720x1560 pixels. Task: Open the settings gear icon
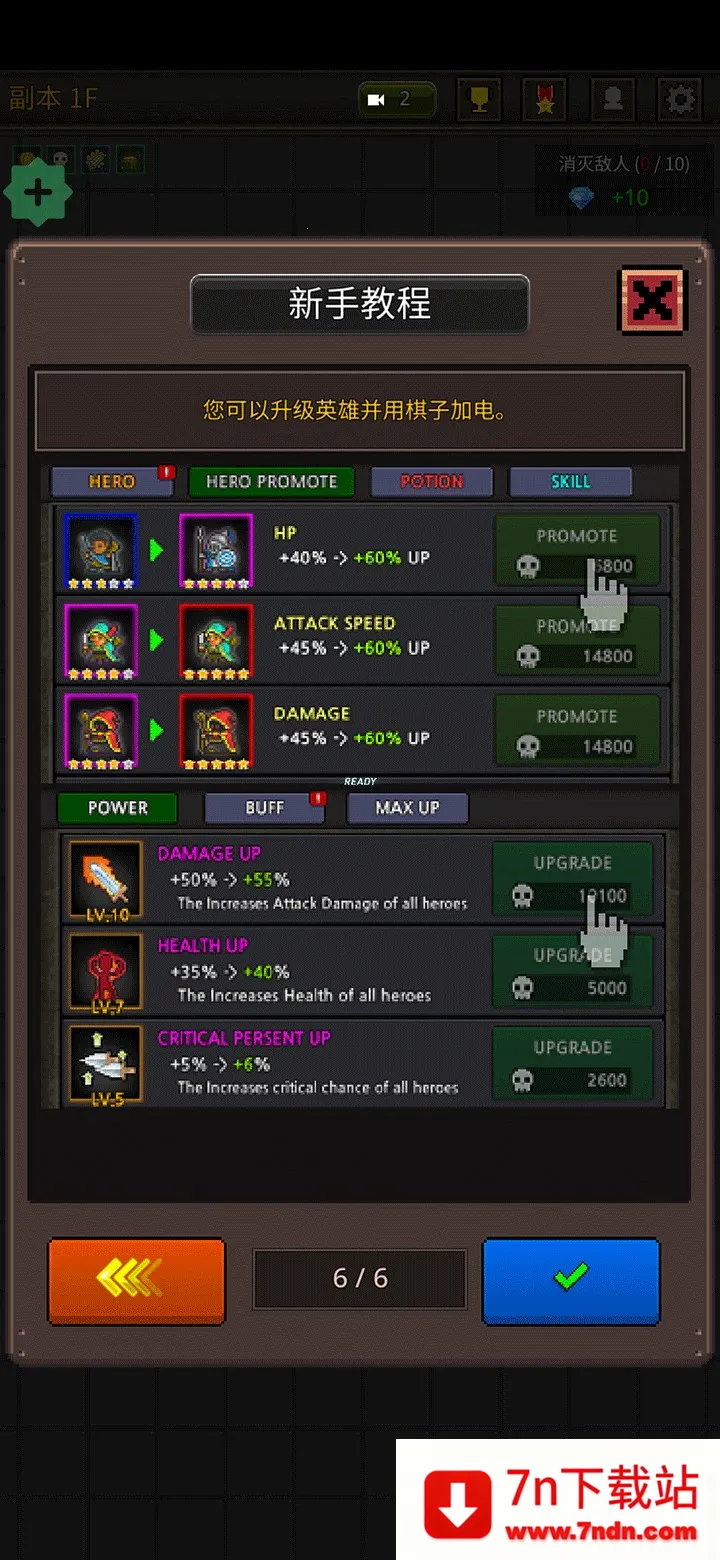tap(680, 100)
